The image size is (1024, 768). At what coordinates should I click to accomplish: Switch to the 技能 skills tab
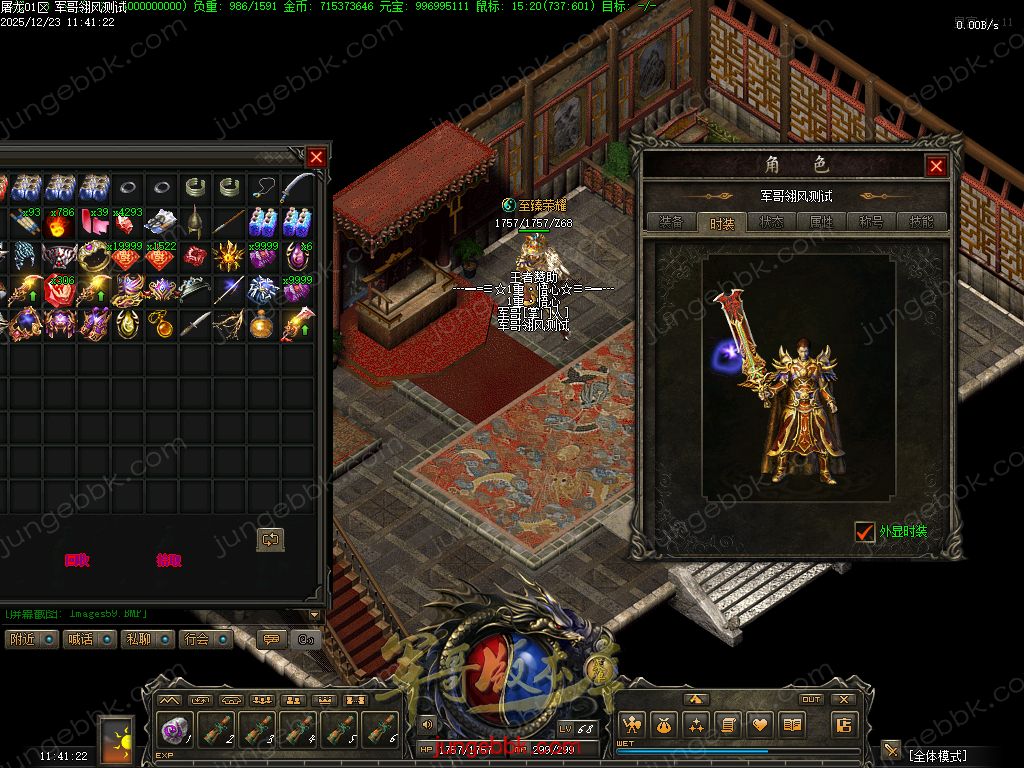click(x=921, y=223)
